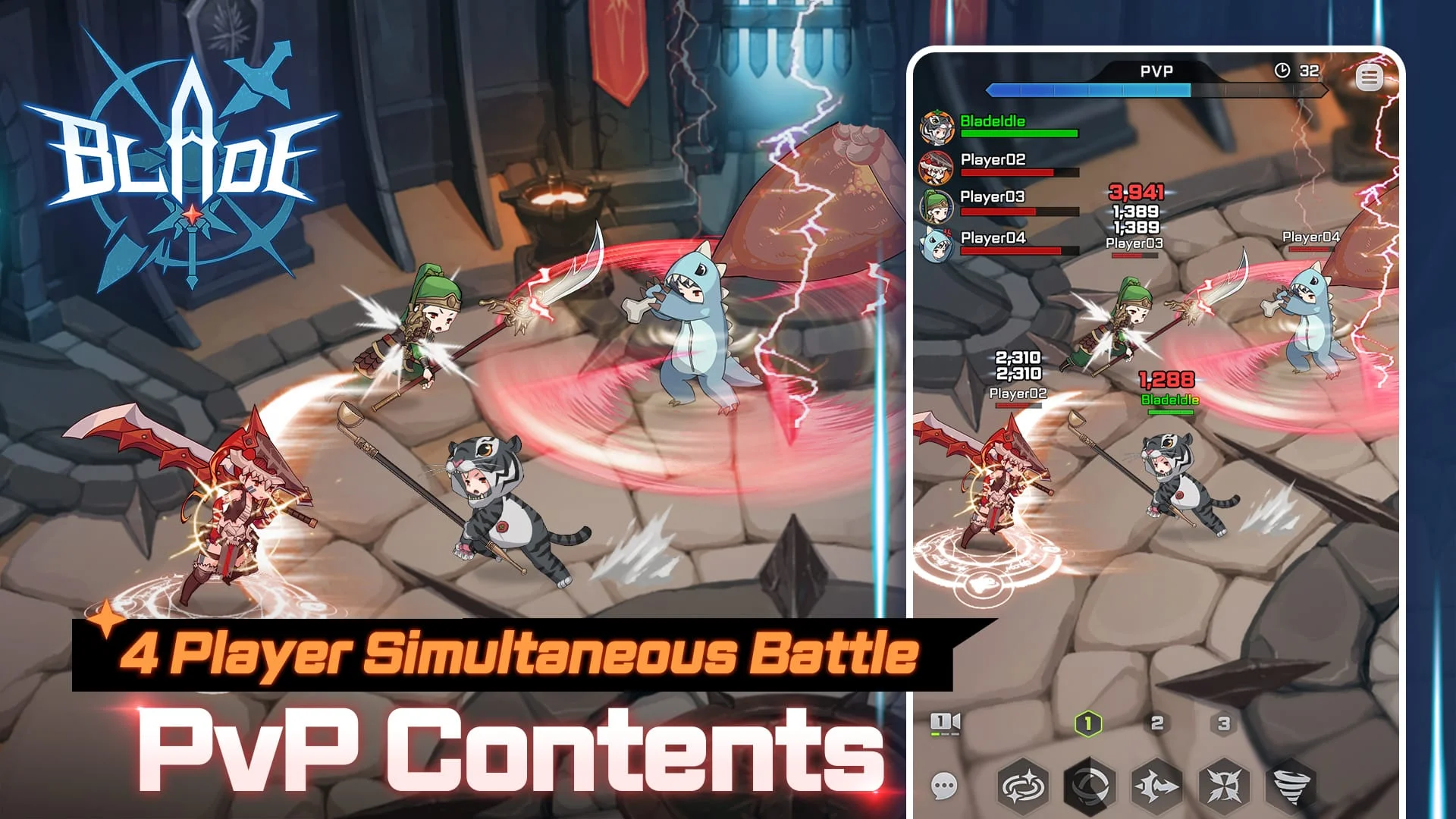
Task: Expand Player02's status row
Action: click(993, 161)
